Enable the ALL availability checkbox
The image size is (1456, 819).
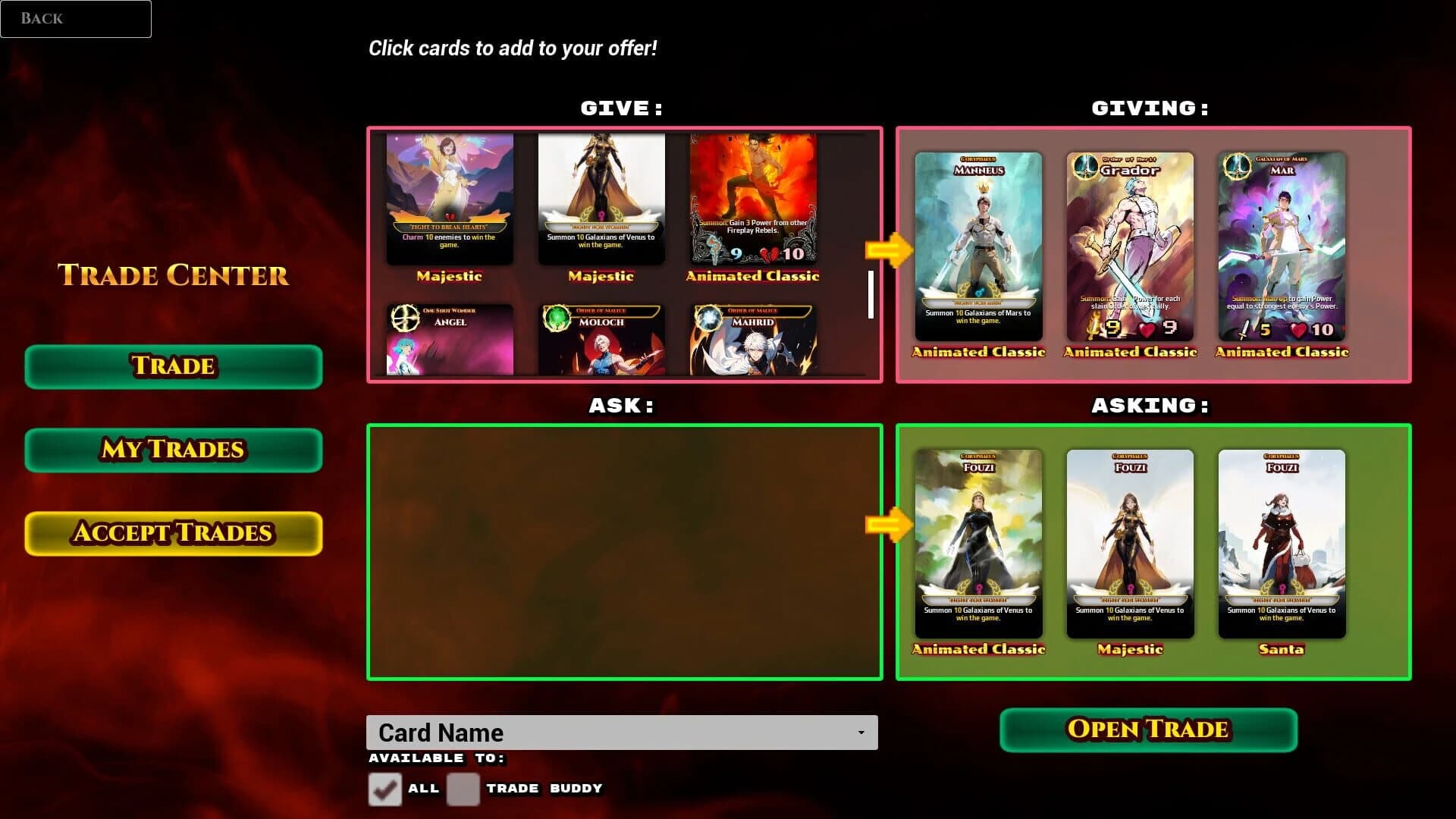[x=384, y=789]
